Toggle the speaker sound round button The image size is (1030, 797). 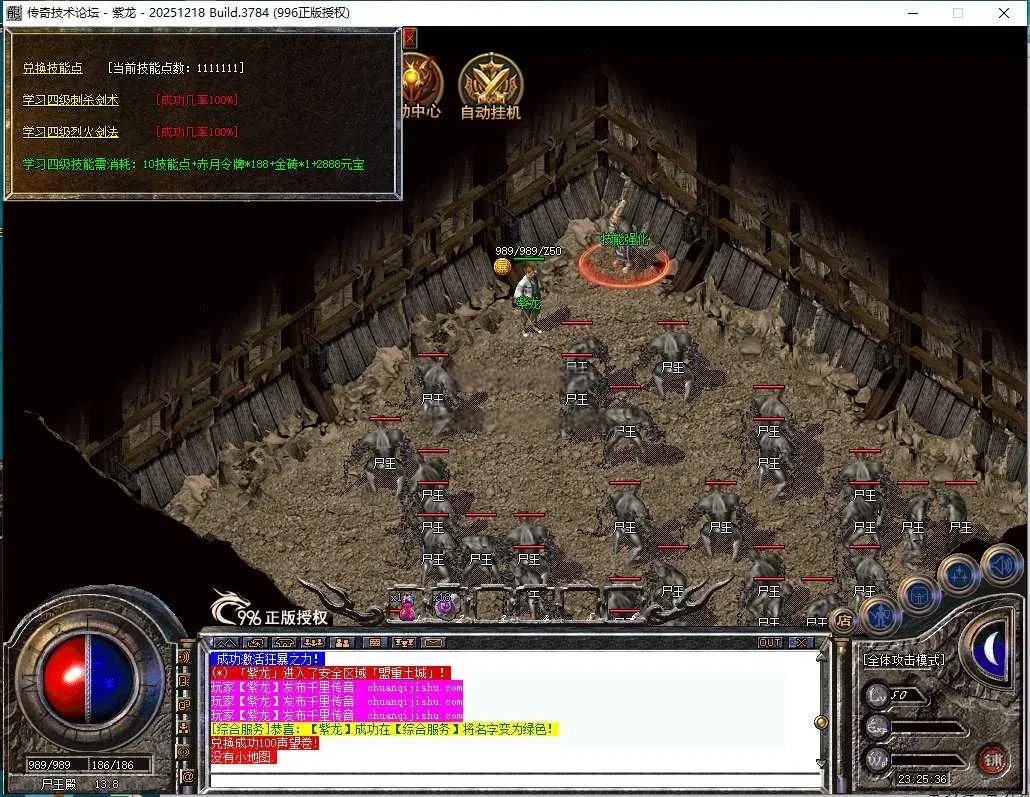coord(1001,565)
